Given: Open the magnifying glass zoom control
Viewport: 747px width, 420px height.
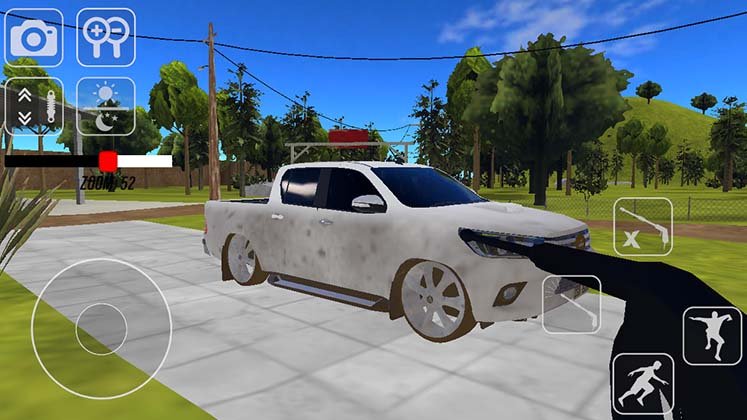Looking at the screenshot, I should (106, 37).
